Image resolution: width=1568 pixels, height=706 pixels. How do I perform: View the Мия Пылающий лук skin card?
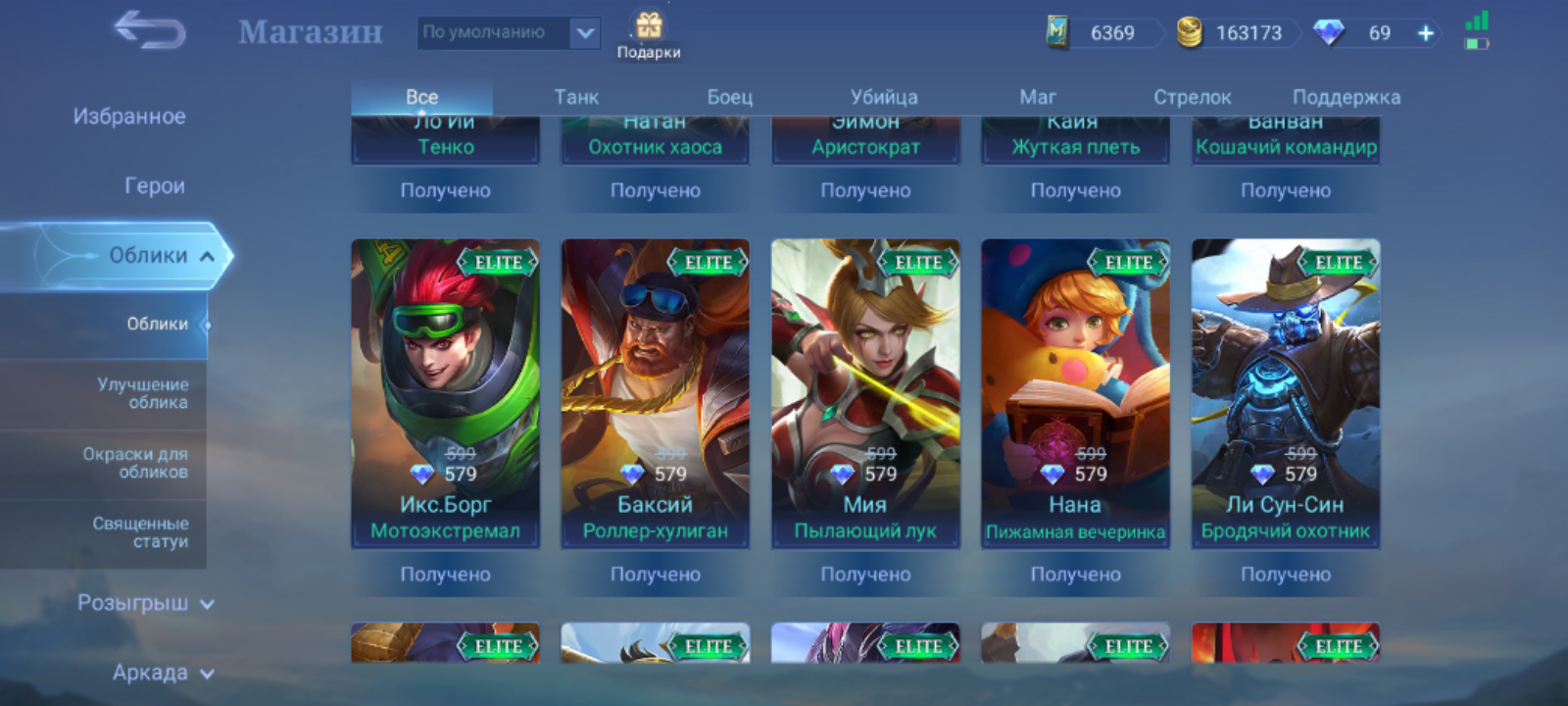[865, 392]
